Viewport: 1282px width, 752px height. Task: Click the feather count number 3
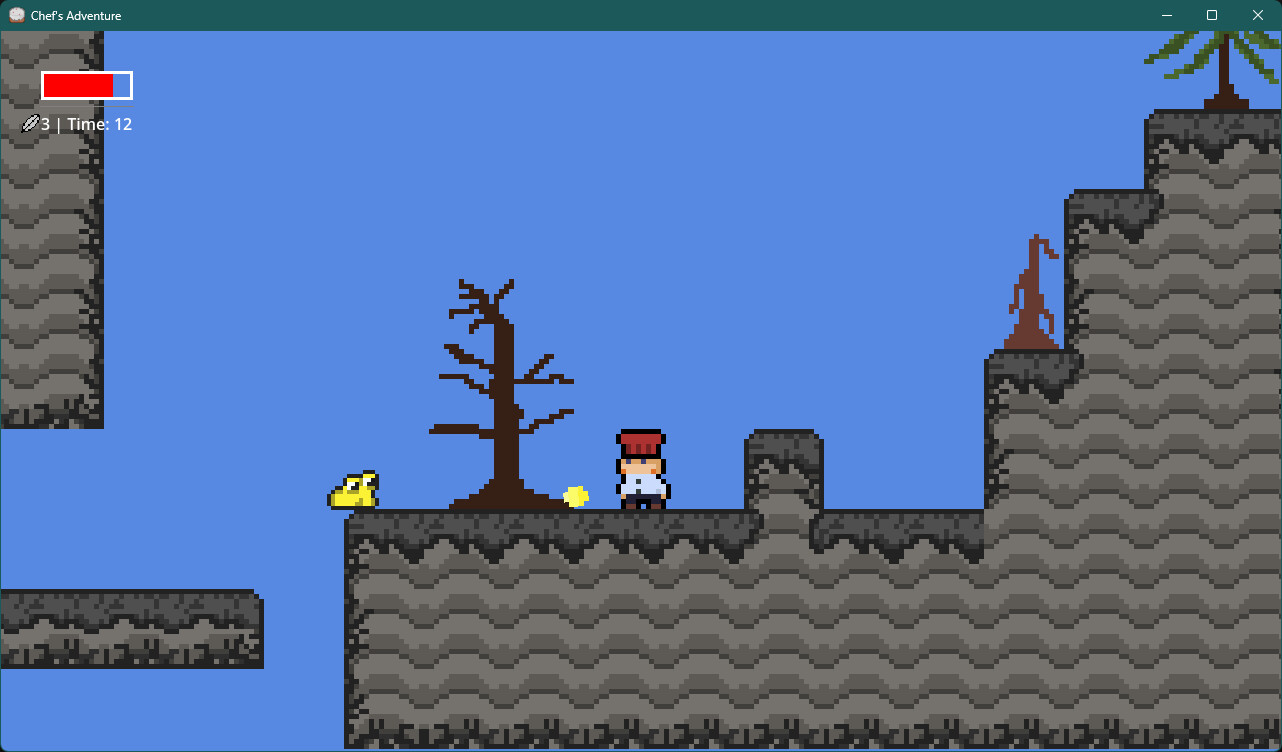[44, 123]
